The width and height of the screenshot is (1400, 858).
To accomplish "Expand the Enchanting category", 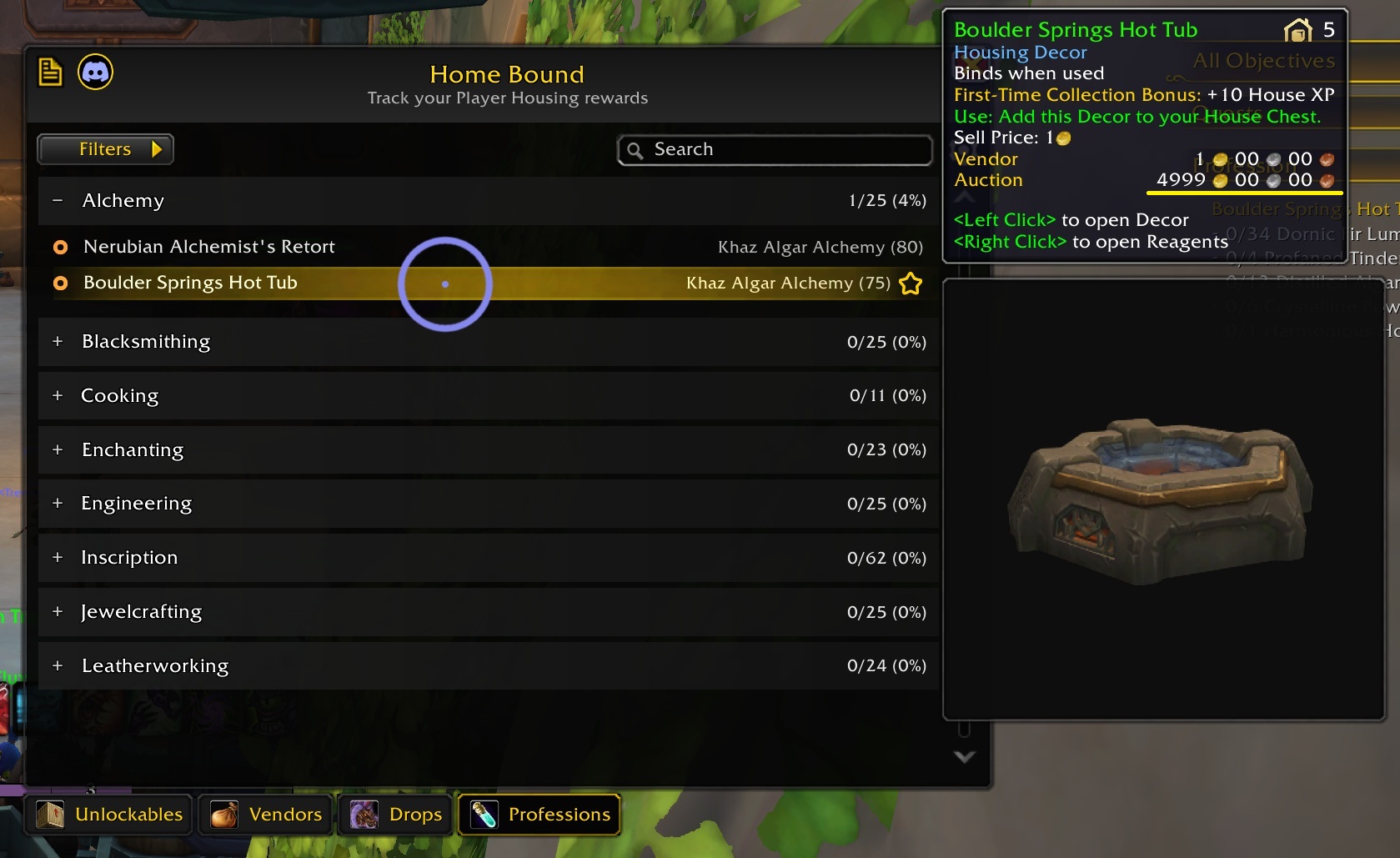I will pyautogui.click(x=58, y=450).
